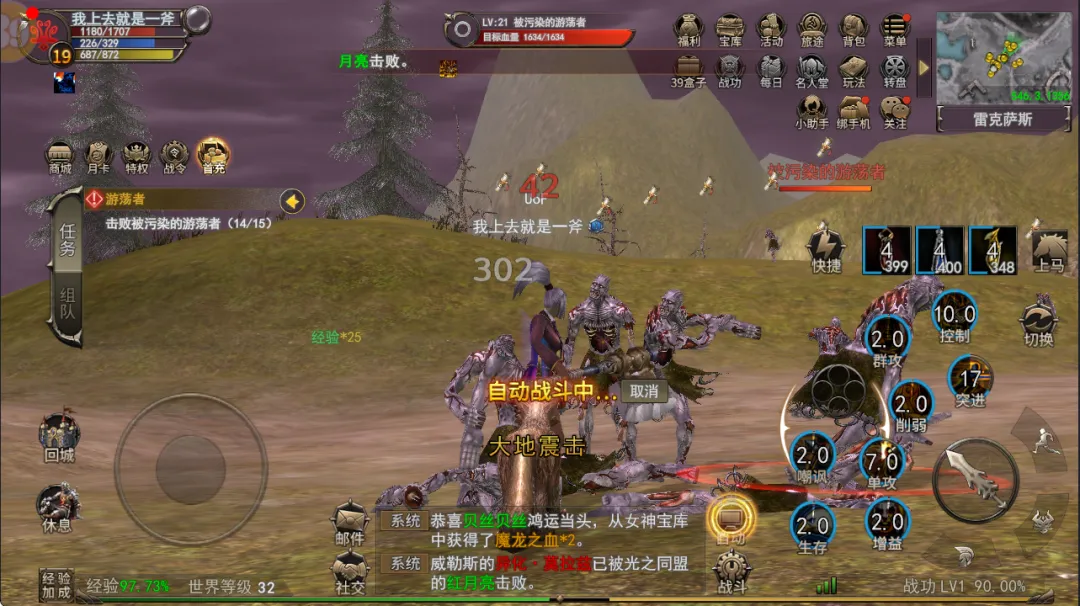The image size is (1080, 606).
Task: Open the 转盘 lucky wheel
Action: (x=895, y=70)
